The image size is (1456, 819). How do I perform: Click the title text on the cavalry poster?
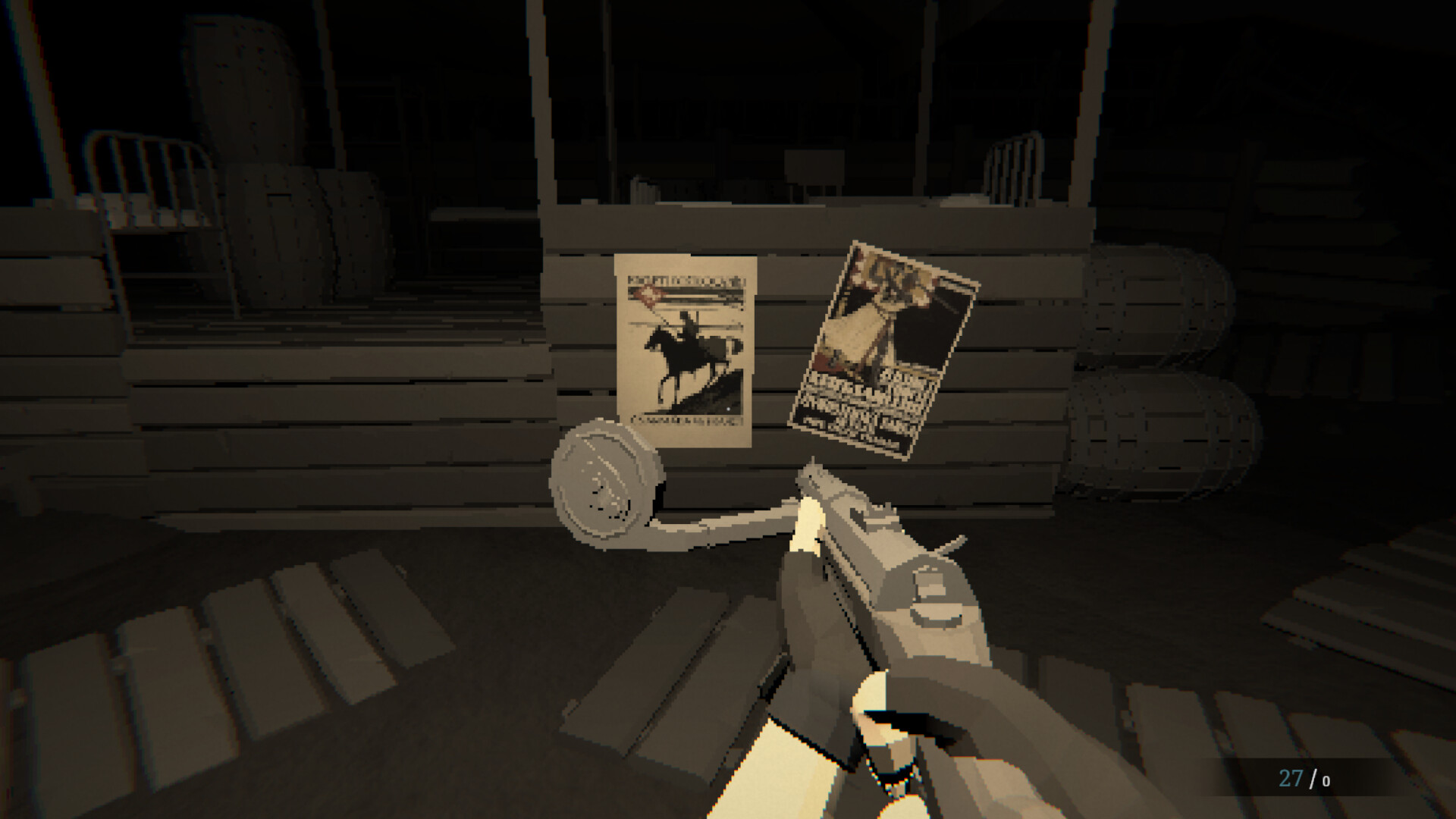point(686,281)
